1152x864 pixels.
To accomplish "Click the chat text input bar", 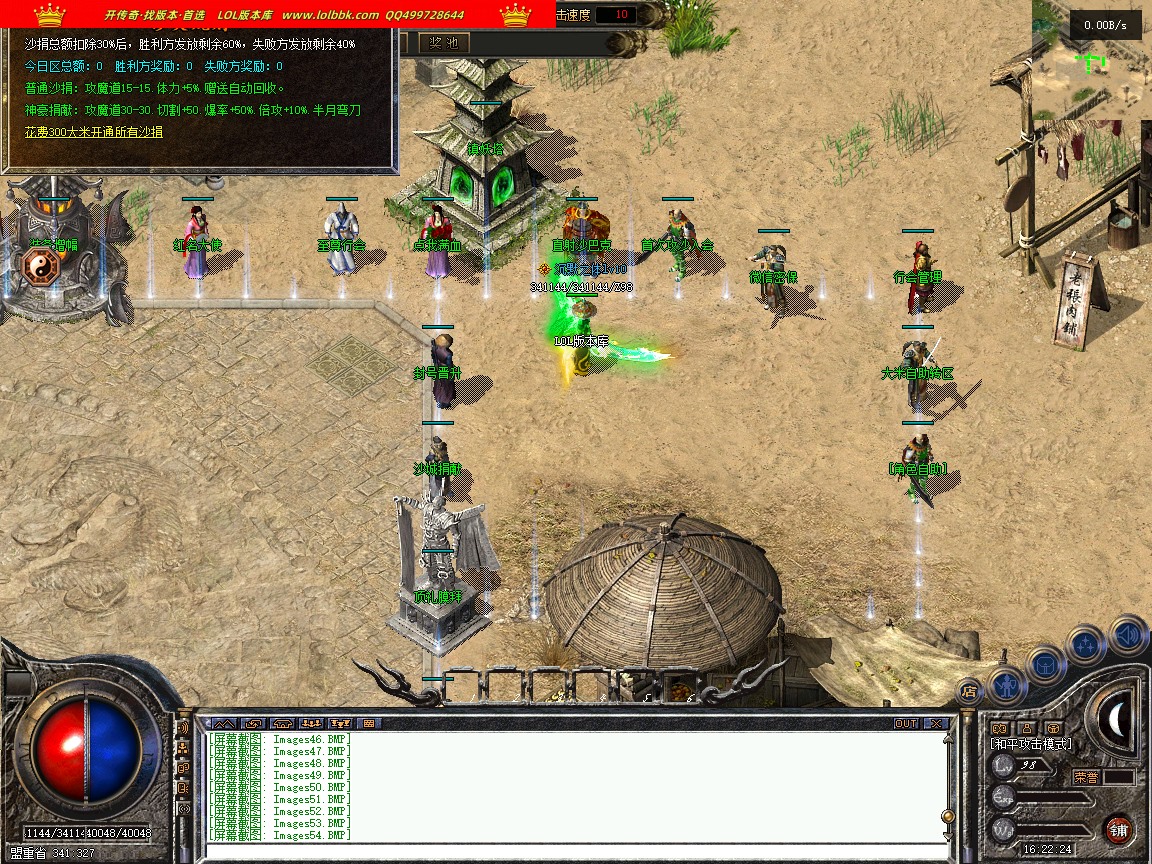I will 570,852.
